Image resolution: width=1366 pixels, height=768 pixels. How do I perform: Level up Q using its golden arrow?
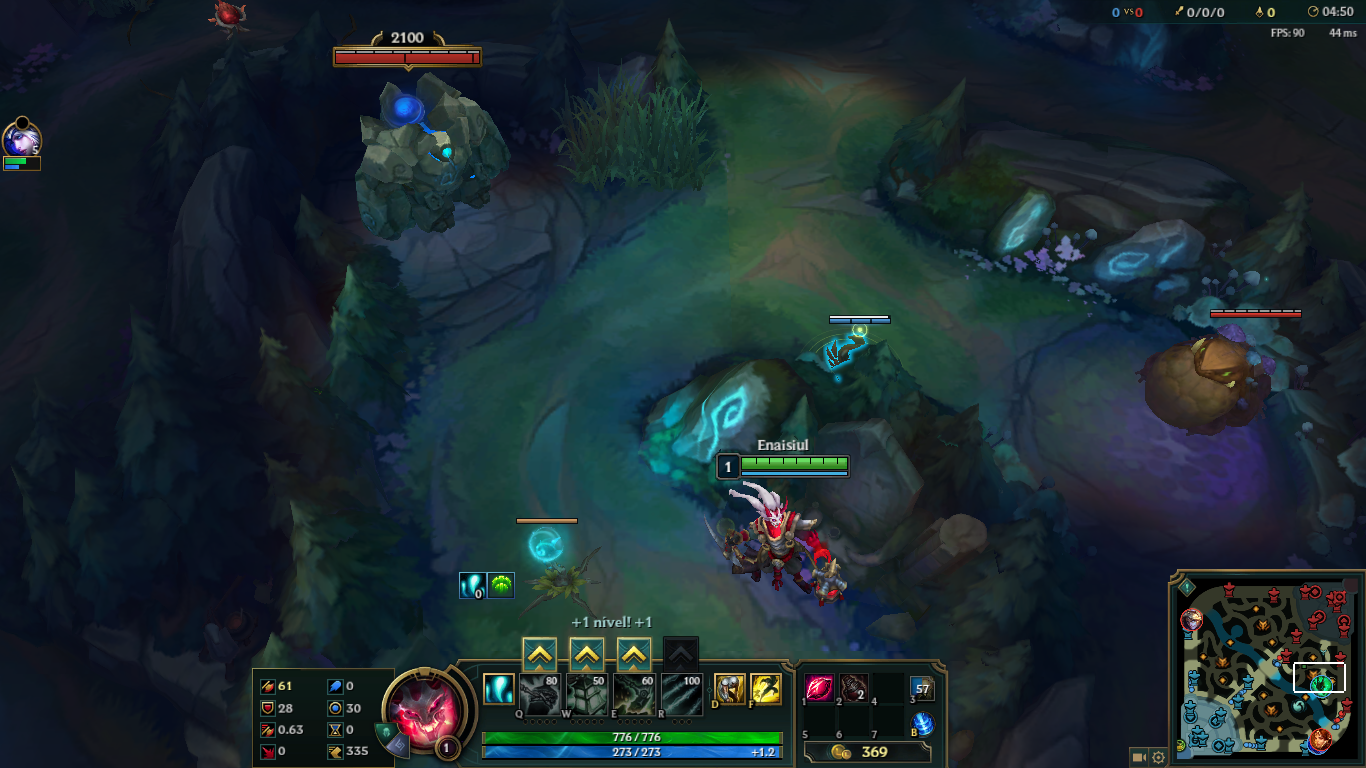[538, 654]
